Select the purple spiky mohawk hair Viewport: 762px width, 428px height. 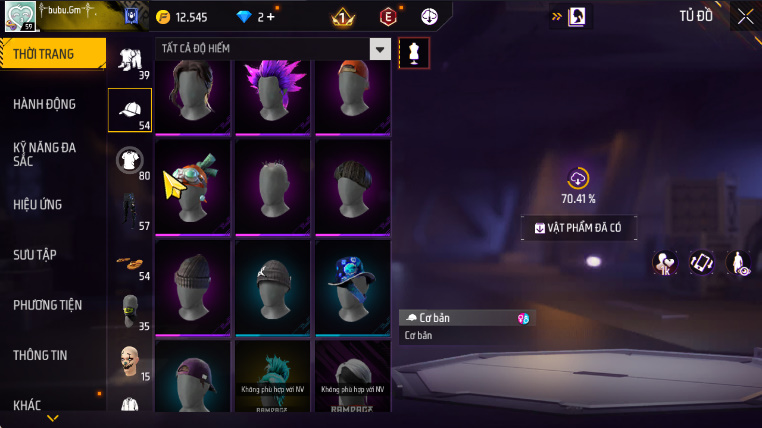[x=274, y=97]
